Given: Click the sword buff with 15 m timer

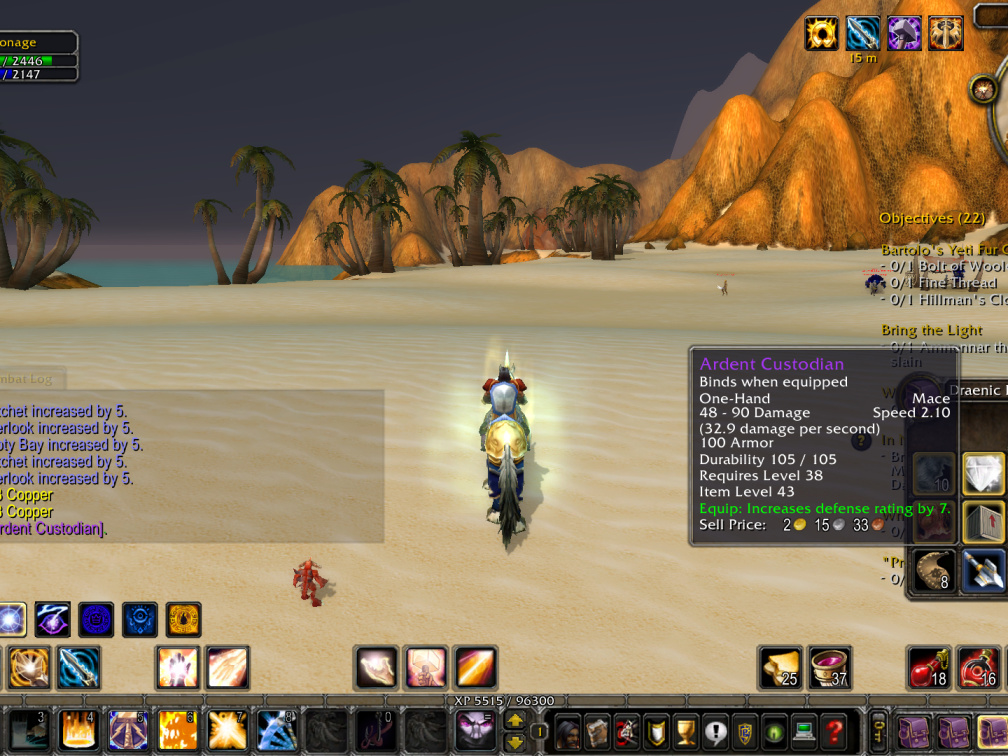Looking at the screenshot, I should [x=863, y=33].
